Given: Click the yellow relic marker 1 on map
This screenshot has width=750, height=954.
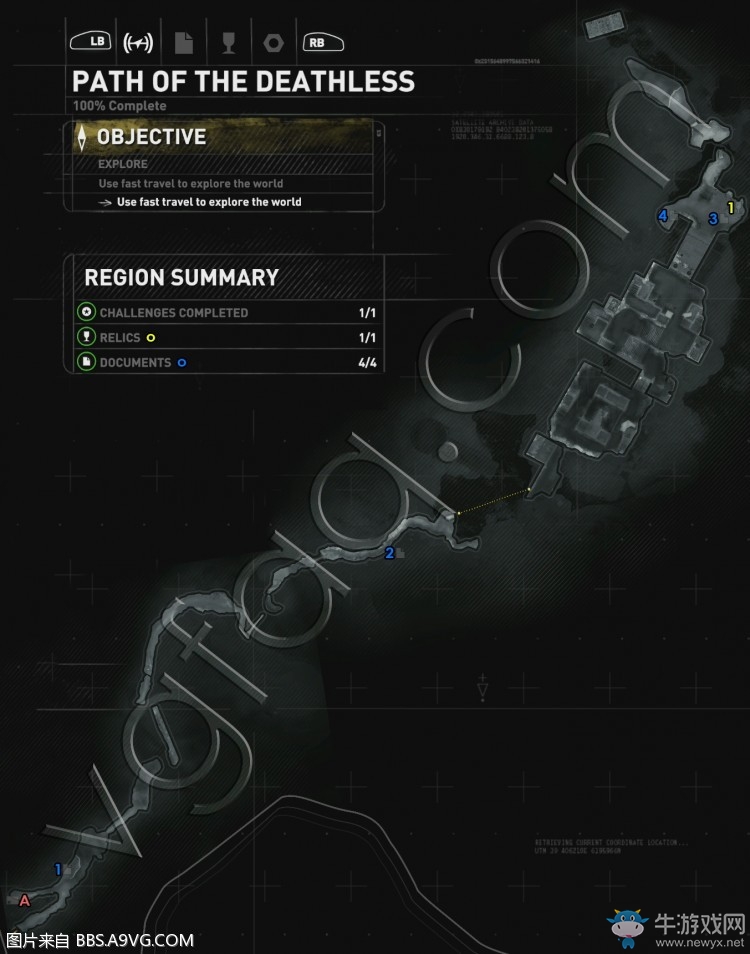Looking at the screenshot, I should pos(731,208).
